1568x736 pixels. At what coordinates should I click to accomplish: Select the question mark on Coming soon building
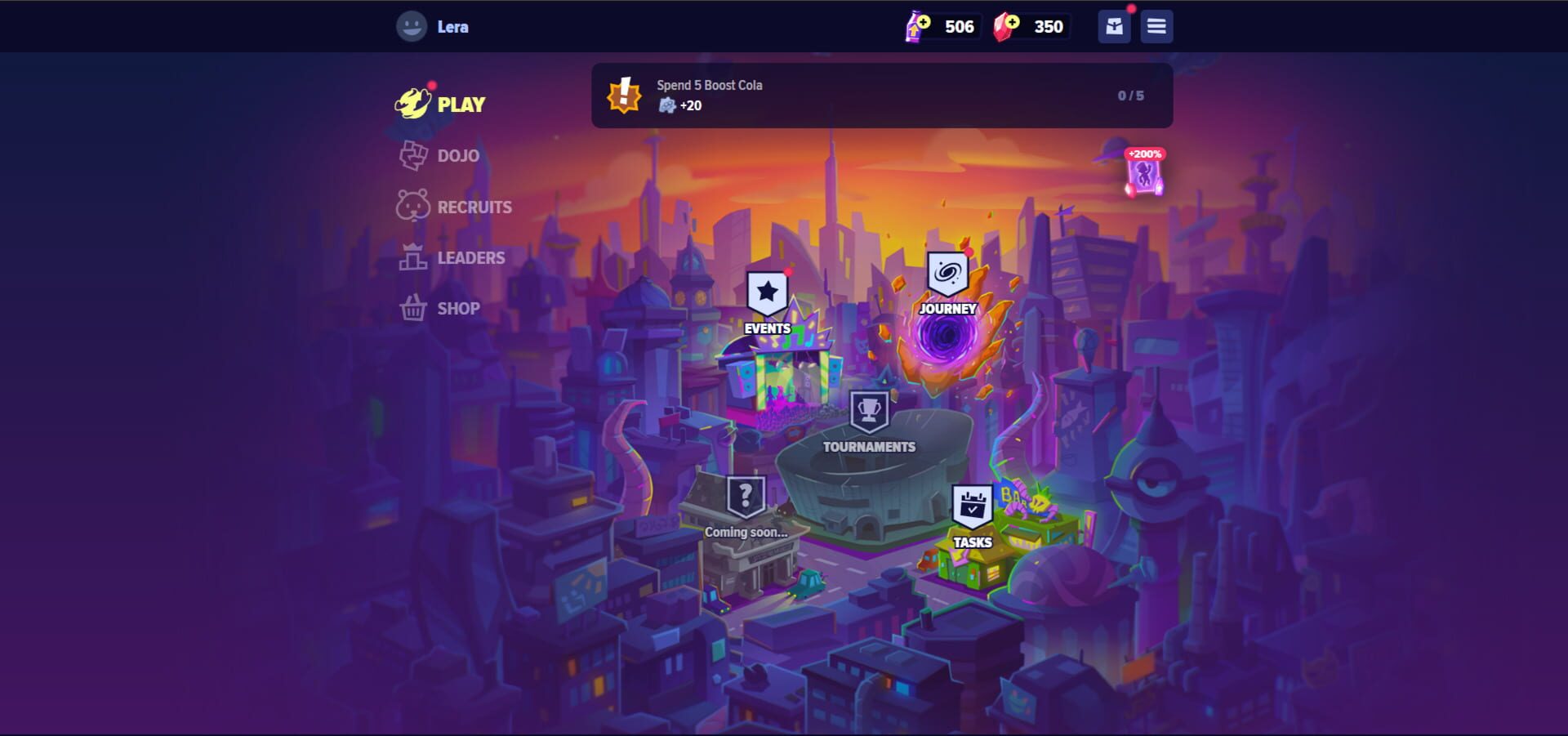[x=746, y=494]
